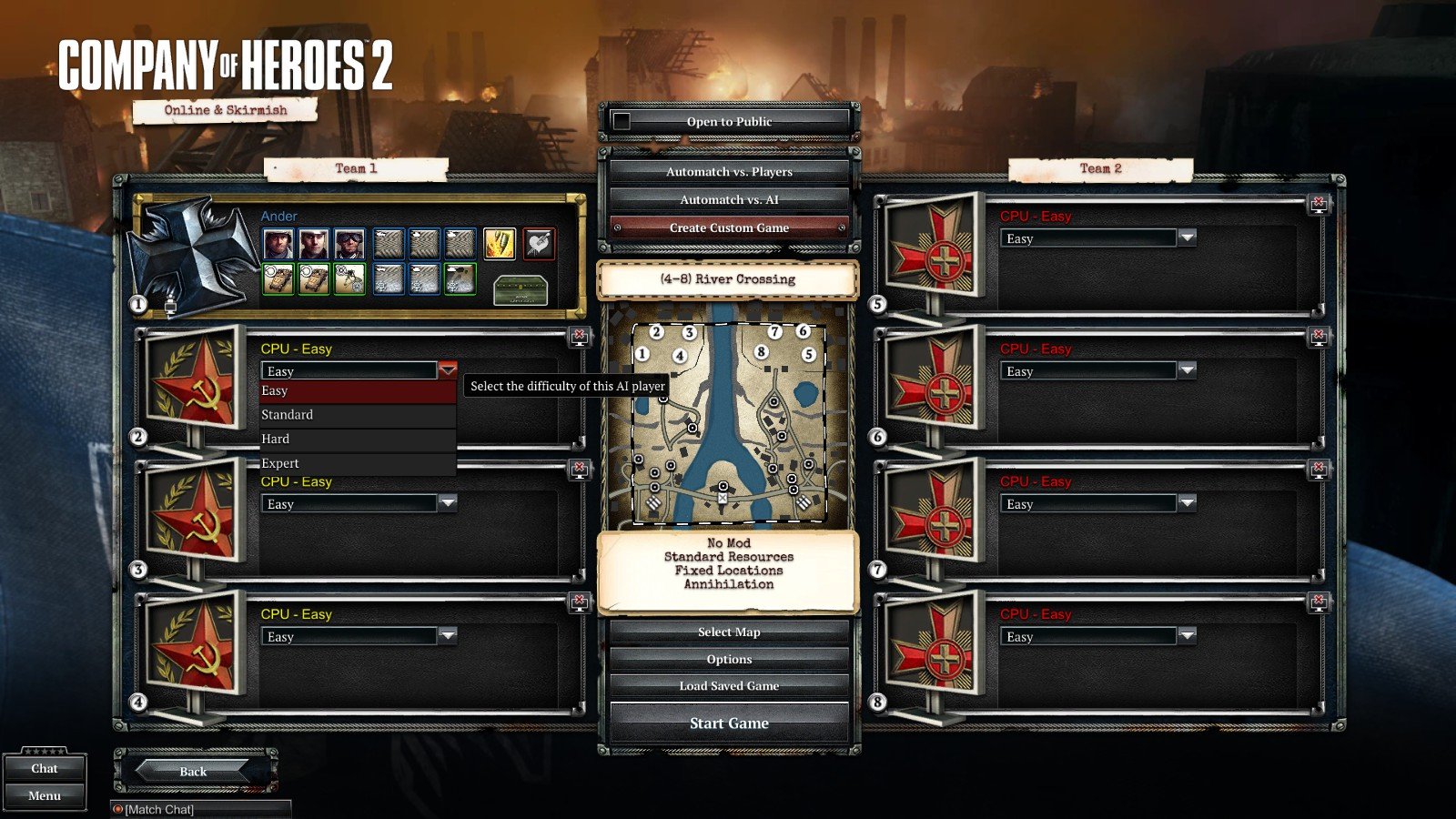Open difficulty dropdown for slot 4 CPU

coord(447,635)
